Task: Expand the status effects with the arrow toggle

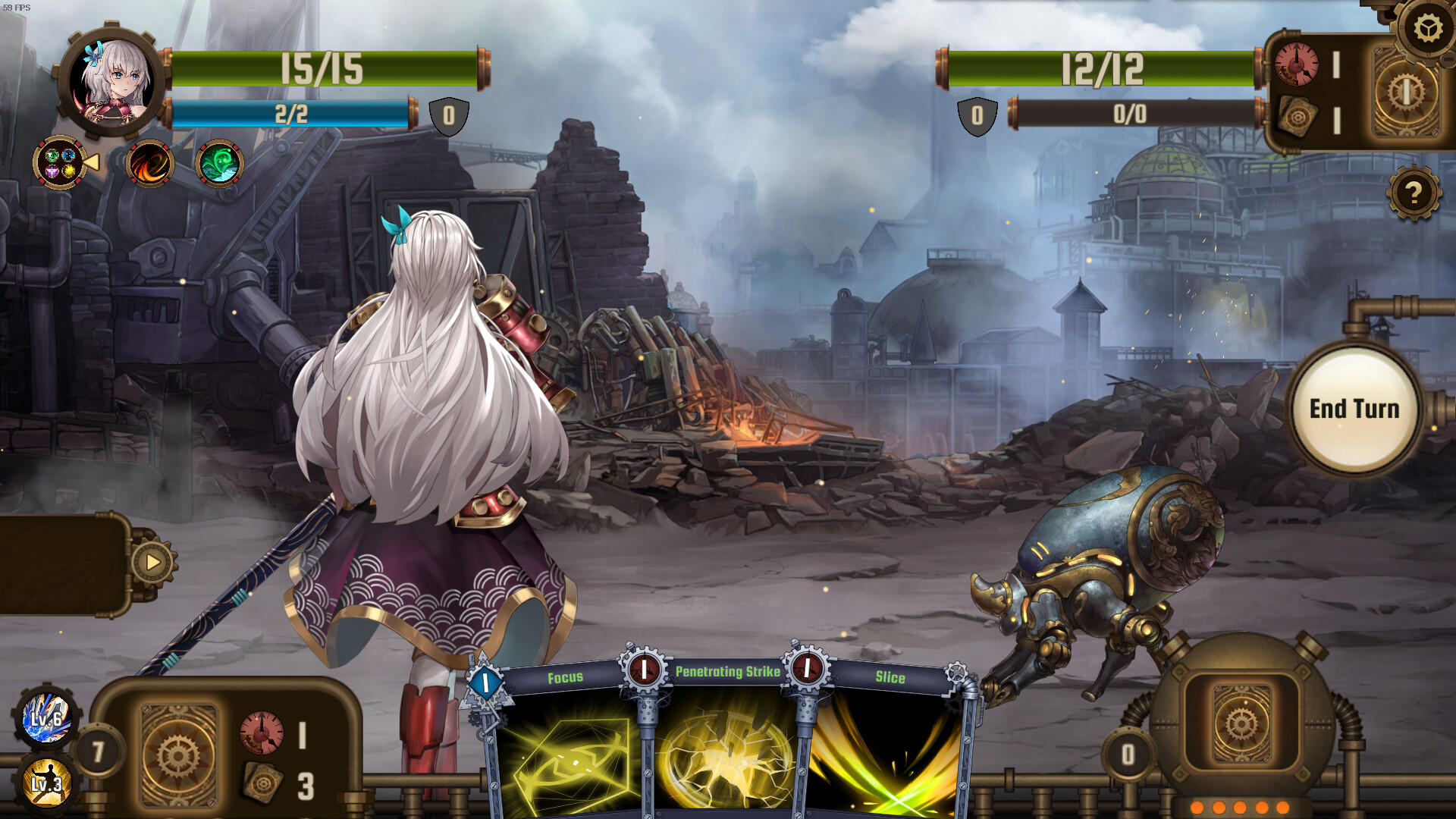Action: coord(93,161)
